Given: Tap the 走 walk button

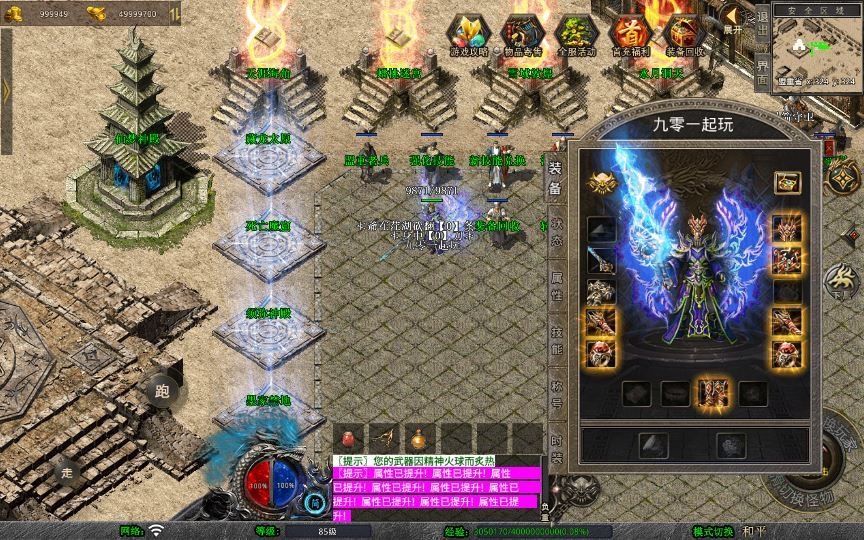Looking at the screenshot, I should tap(67, 471).
